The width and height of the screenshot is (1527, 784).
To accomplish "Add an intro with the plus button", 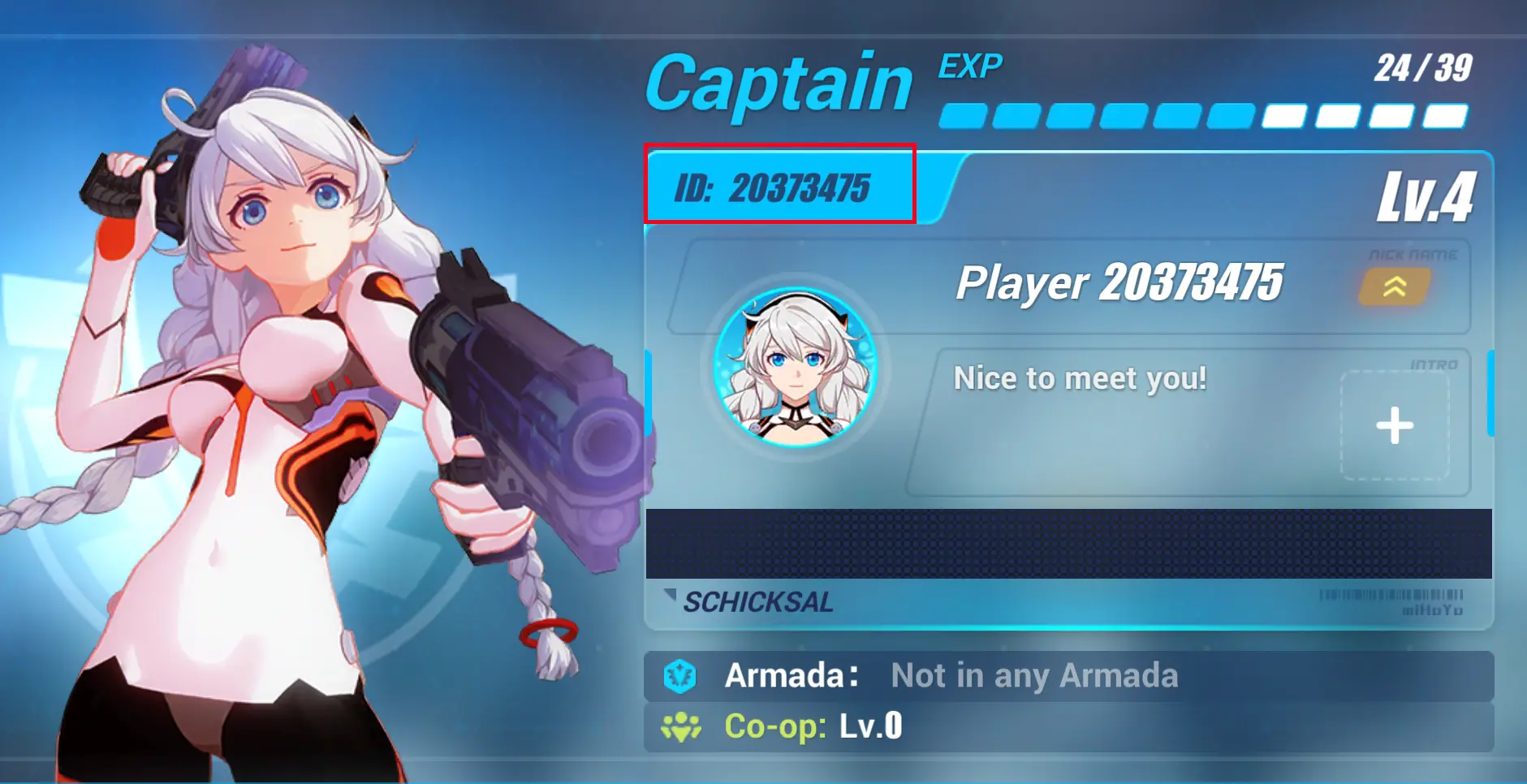I will [1395, 425].
